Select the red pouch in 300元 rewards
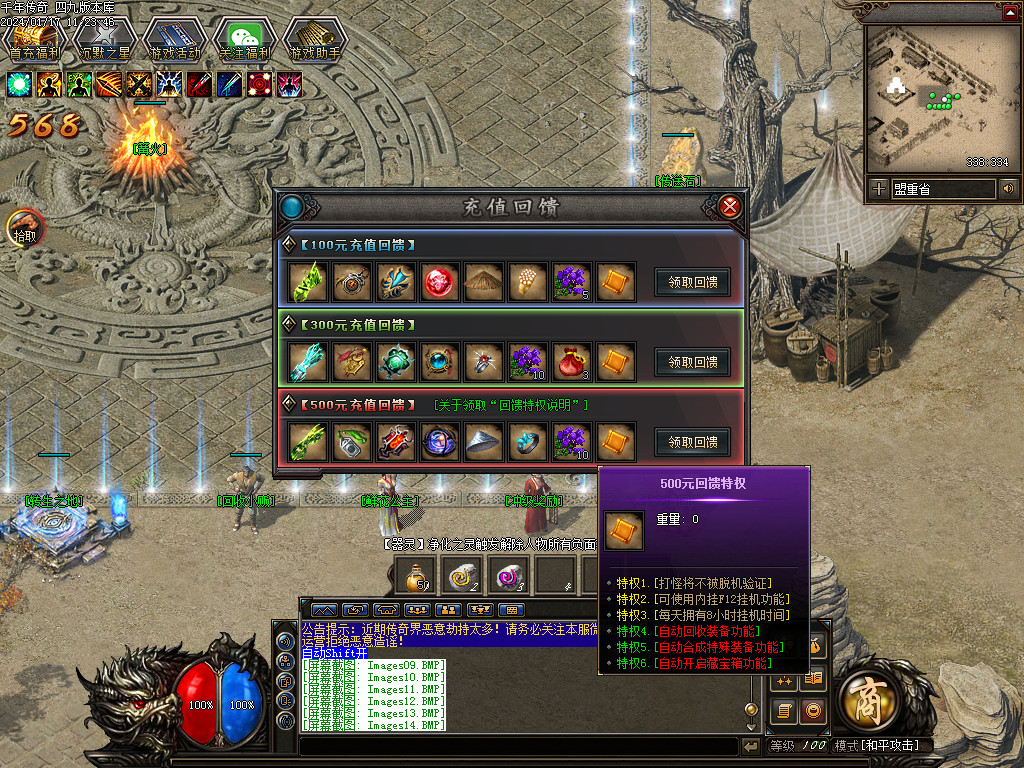The height and width of the screenshot is (768, 1024). point(570,362)
